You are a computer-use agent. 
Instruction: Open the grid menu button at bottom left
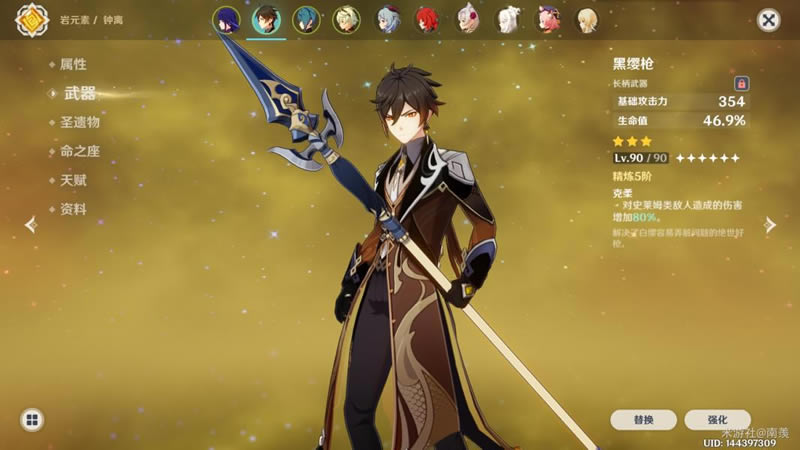pyautogui.click(x=31, y=420)
